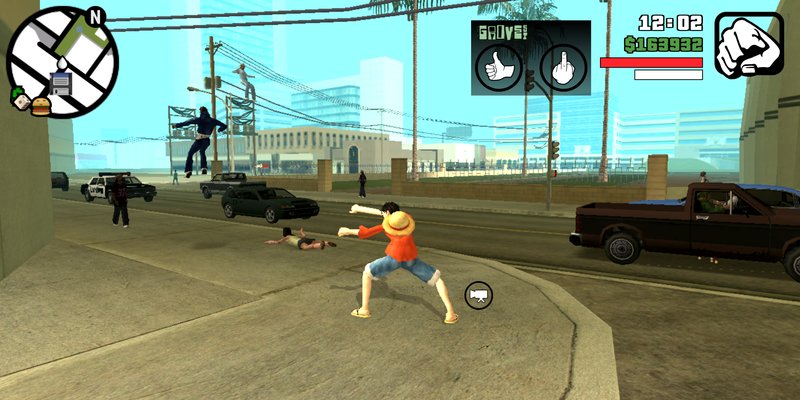Choose the middle-finger negative response
This screenshot has height=400, width=800.
pos(563,68)
